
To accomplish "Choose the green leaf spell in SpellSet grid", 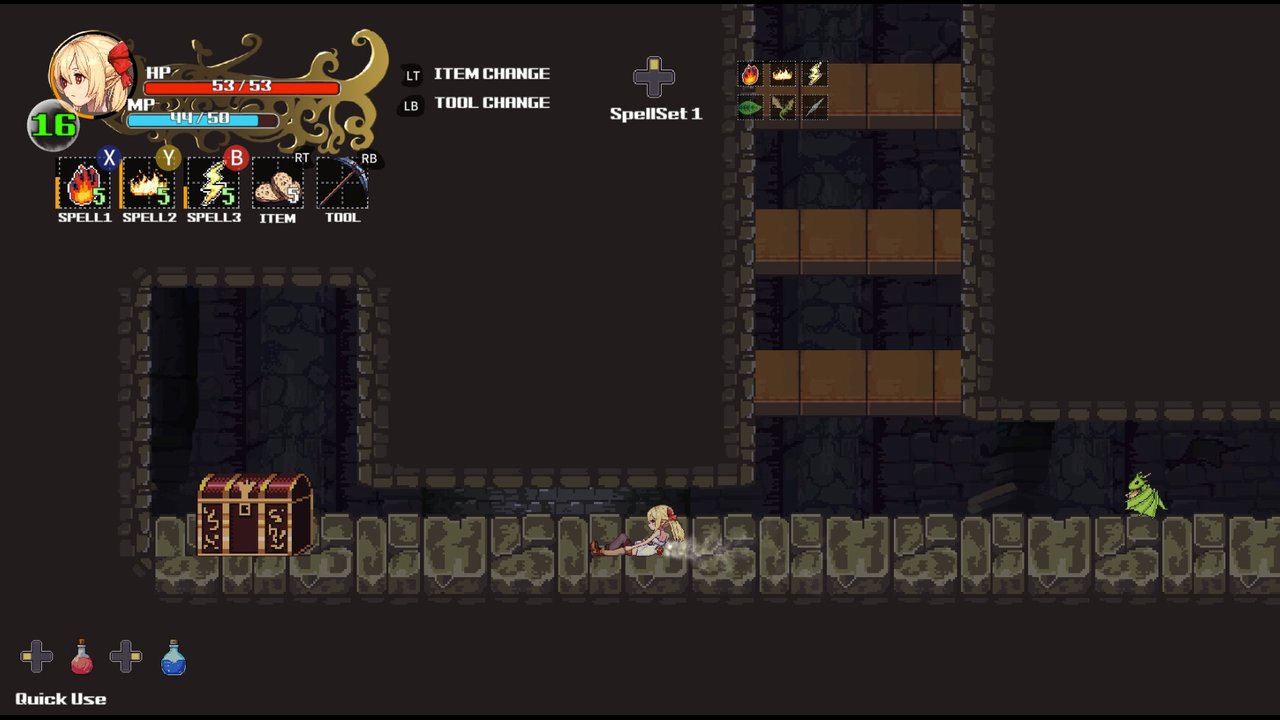I will click(750, 107).
